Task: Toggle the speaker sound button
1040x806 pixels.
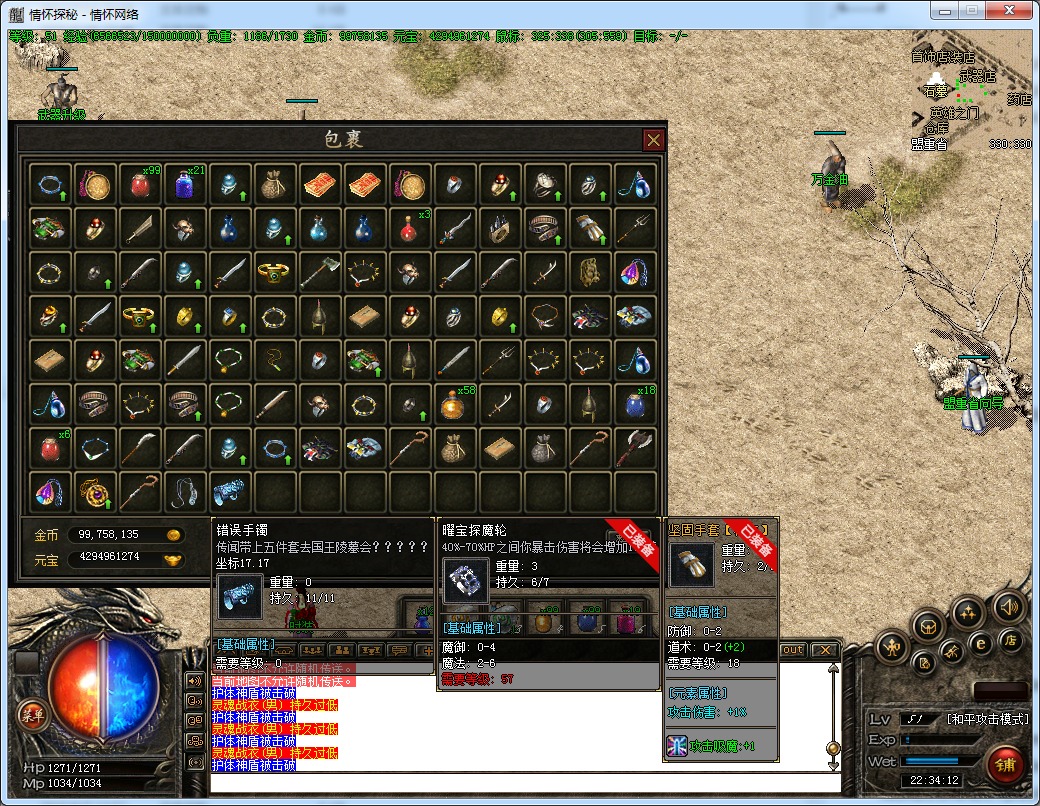Action: click(1007, 606)
